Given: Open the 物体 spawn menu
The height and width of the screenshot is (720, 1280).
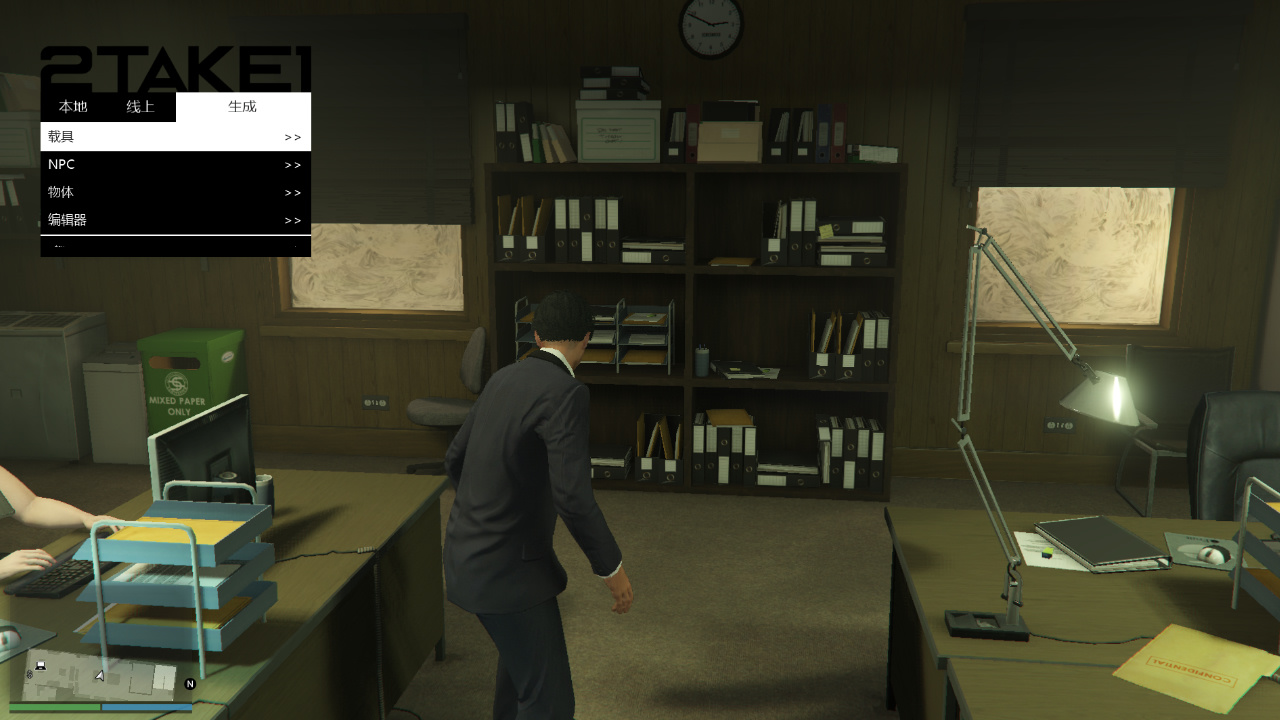Looking at the screenshot, I should tap(175, 192).
